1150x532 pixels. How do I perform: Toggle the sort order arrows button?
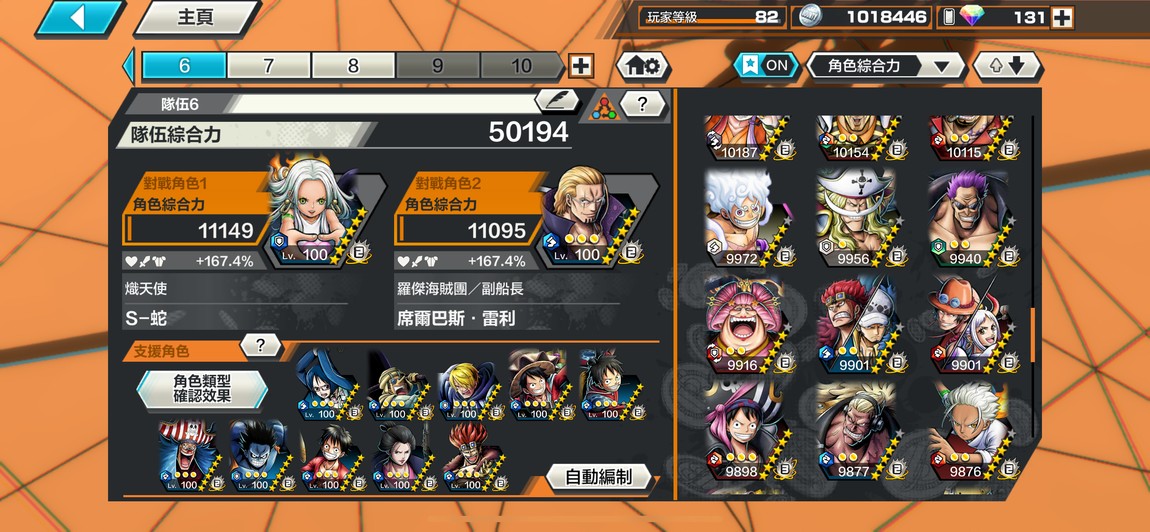pos(1007,66)
